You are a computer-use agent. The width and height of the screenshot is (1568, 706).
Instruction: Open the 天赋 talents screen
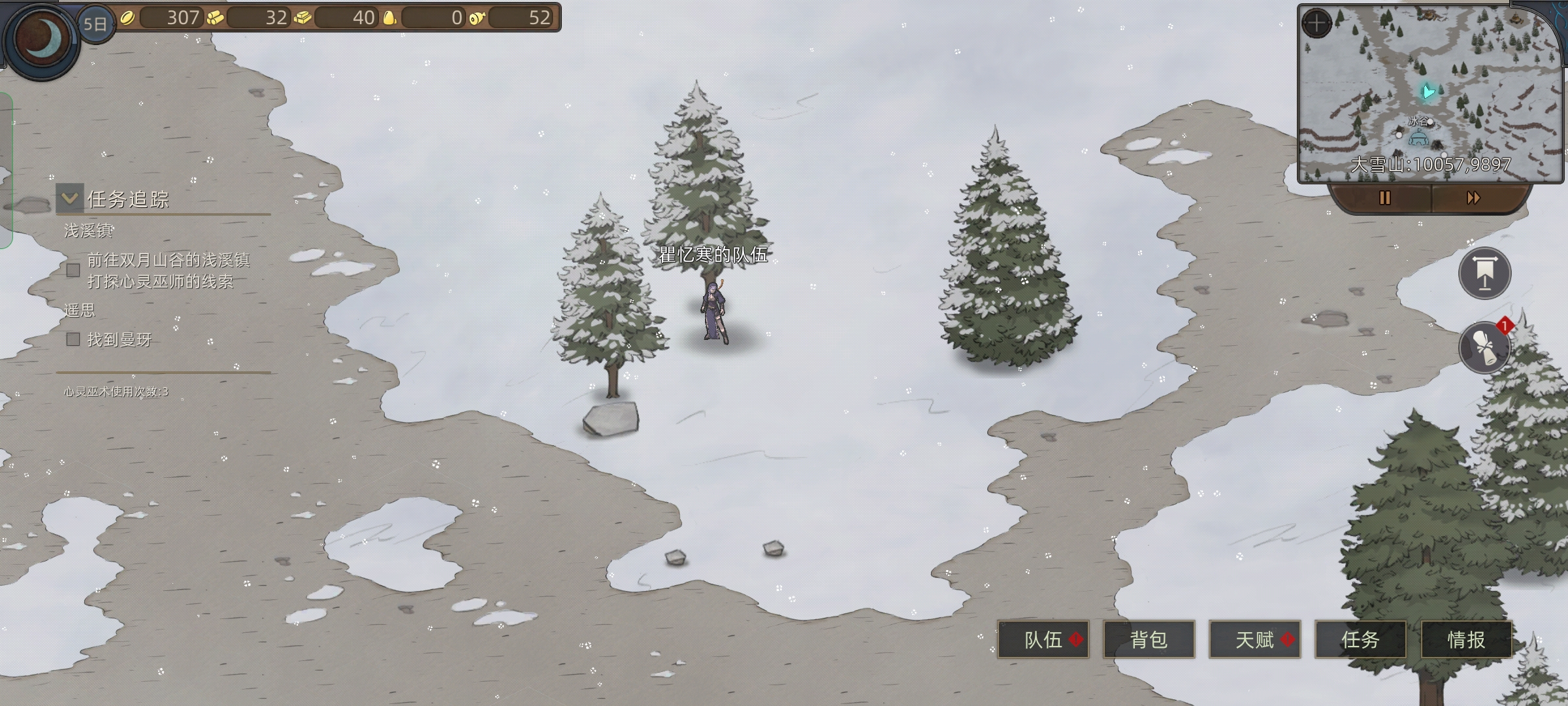point(1254,639)
